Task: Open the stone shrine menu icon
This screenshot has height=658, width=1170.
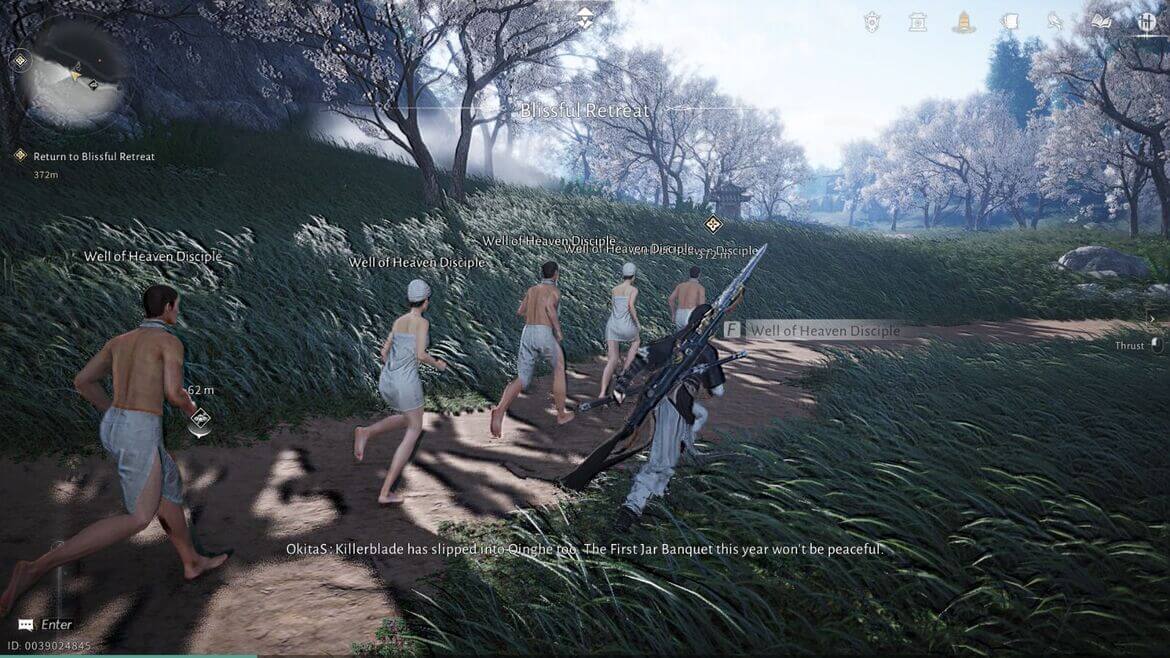Action: pyautogui.click(x=917, y=22)
